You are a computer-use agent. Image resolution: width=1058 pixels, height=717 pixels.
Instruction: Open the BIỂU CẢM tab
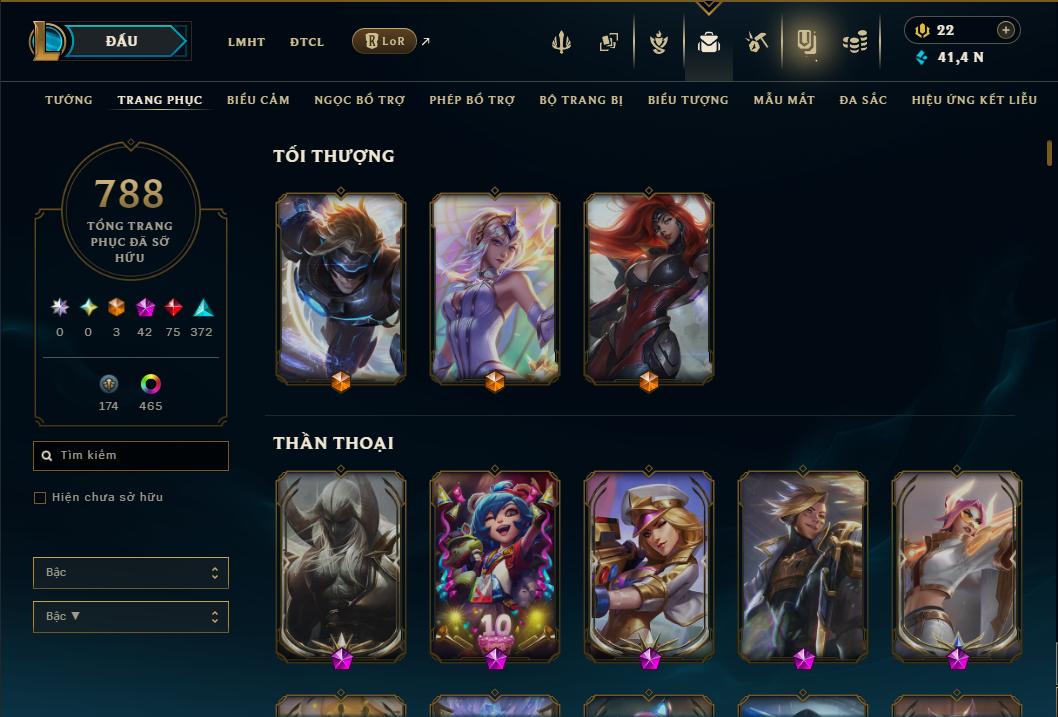click(258, 100)
